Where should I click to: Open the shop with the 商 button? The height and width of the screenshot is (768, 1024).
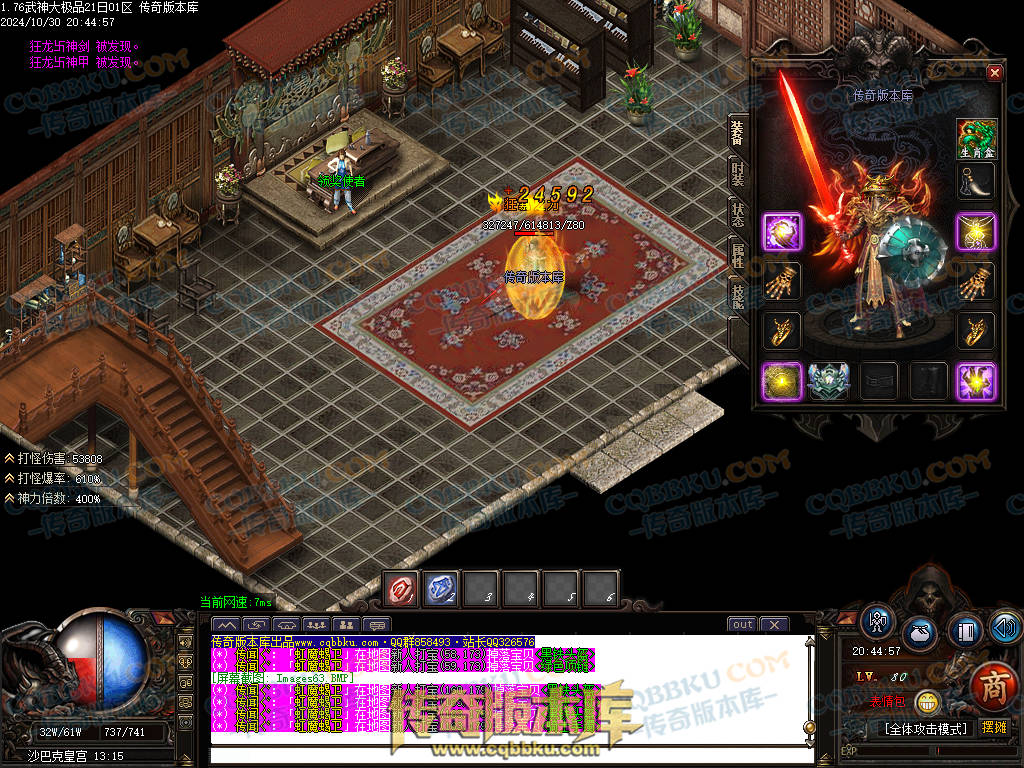tap(993, 688)
